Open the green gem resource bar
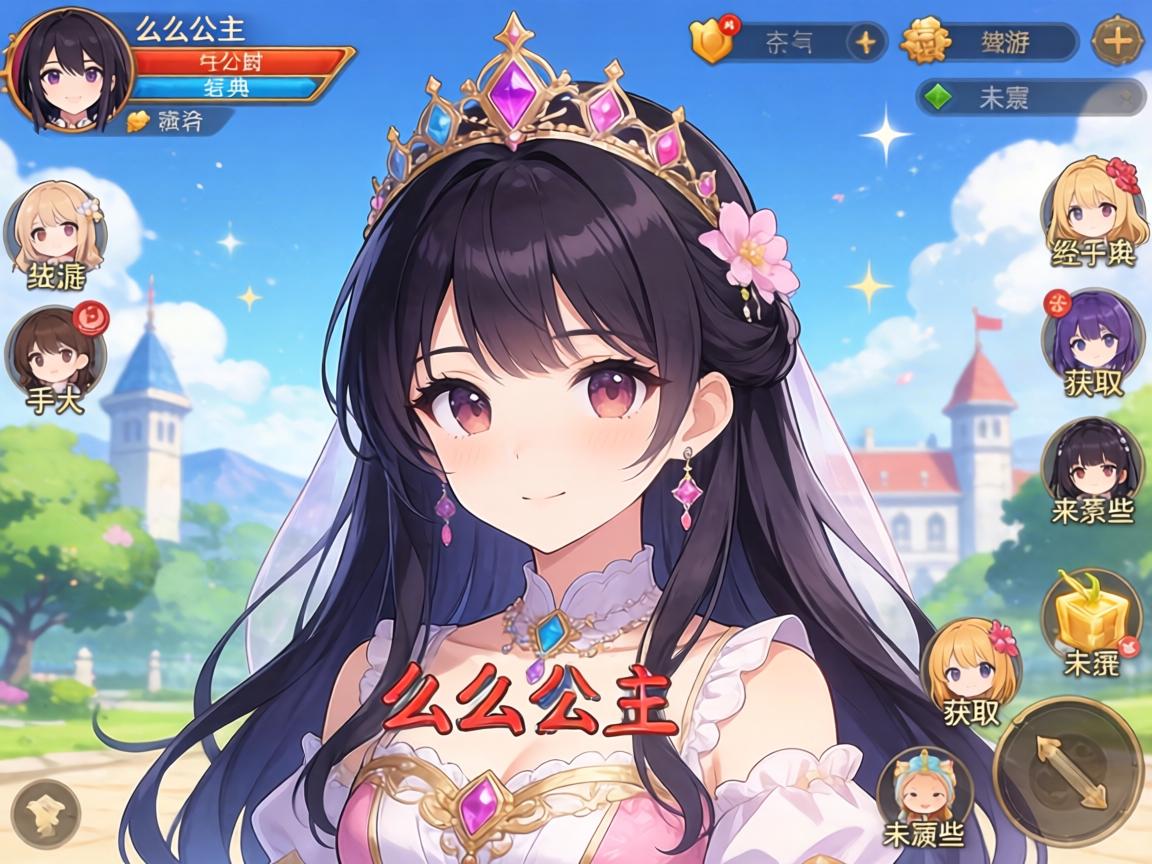Viewport: 1152px width, 864px height. click(1030, 97)
